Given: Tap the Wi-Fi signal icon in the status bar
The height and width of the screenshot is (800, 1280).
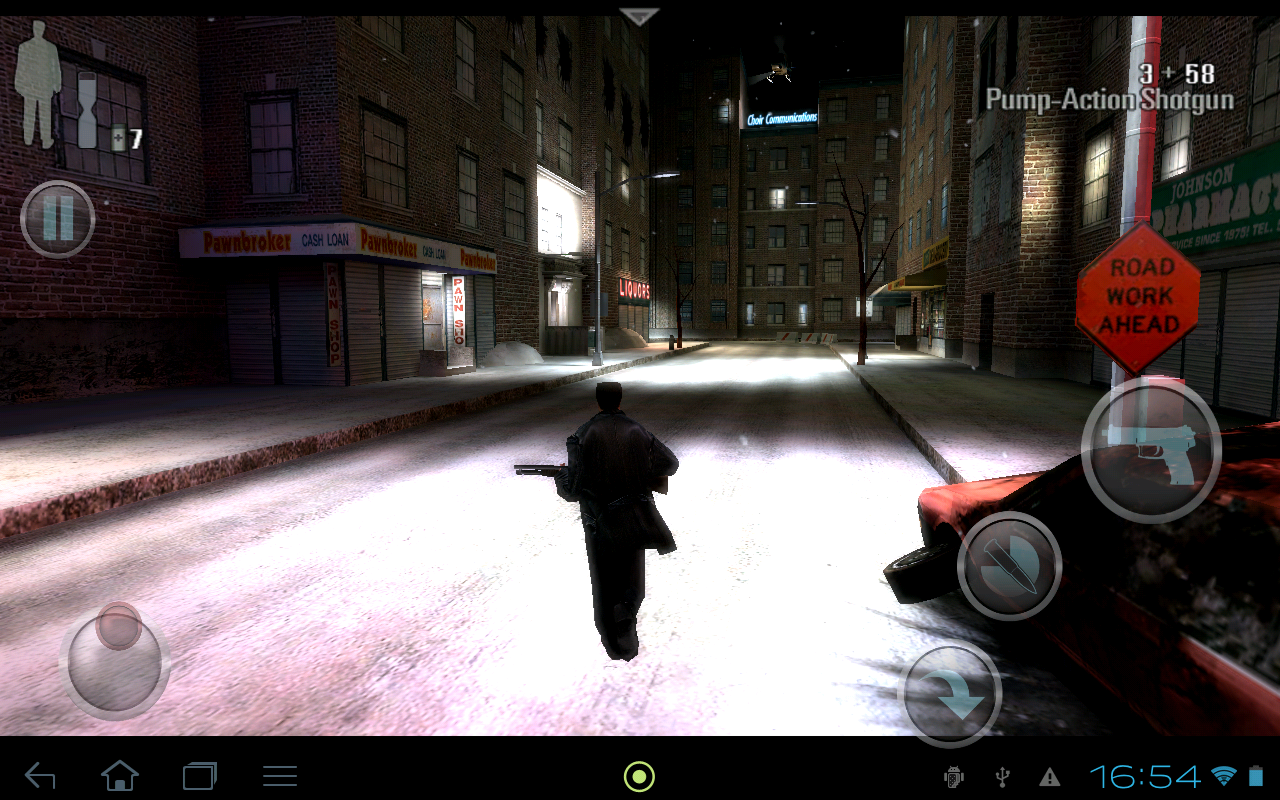Looking at the screenshot, I should [1226, 775].
